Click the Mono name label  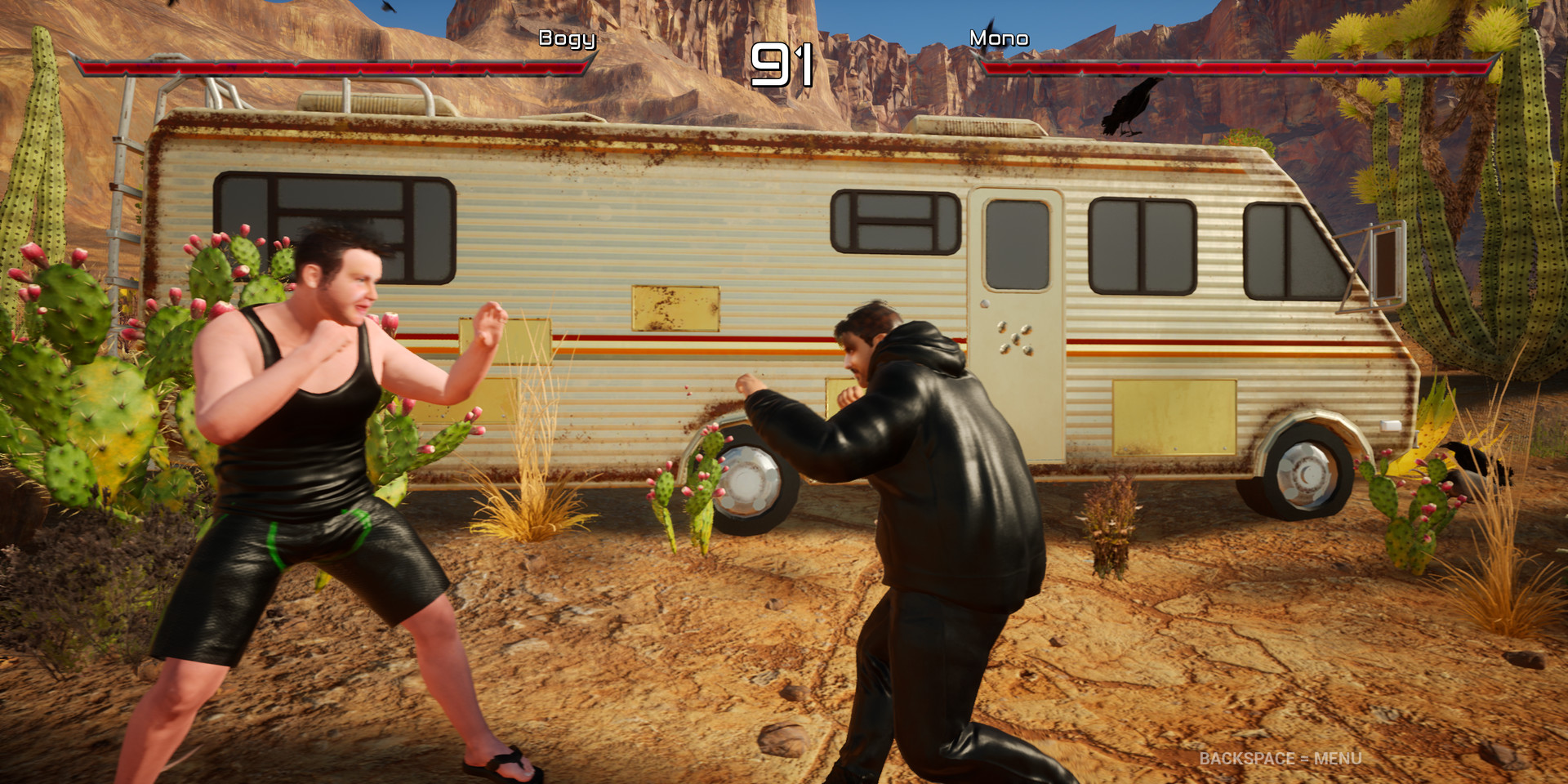(x=1000, y=38)
